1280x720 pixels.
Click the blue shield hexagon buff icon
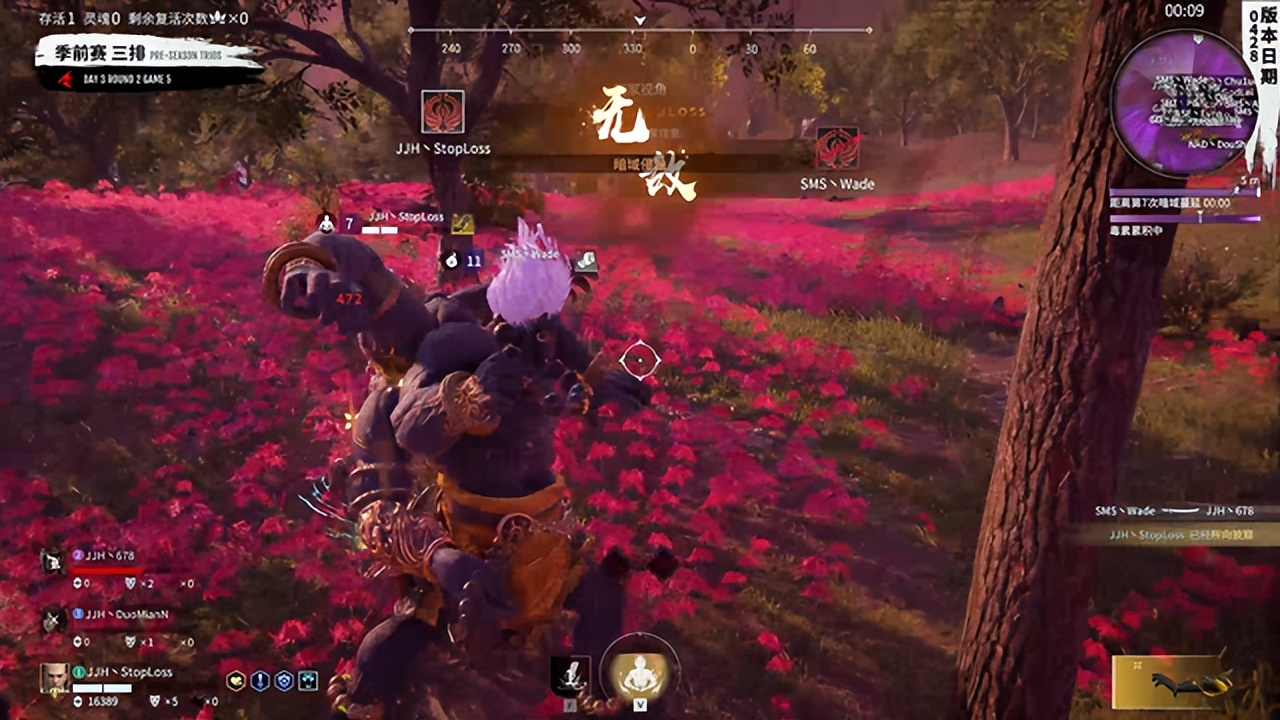pos(284,681)
